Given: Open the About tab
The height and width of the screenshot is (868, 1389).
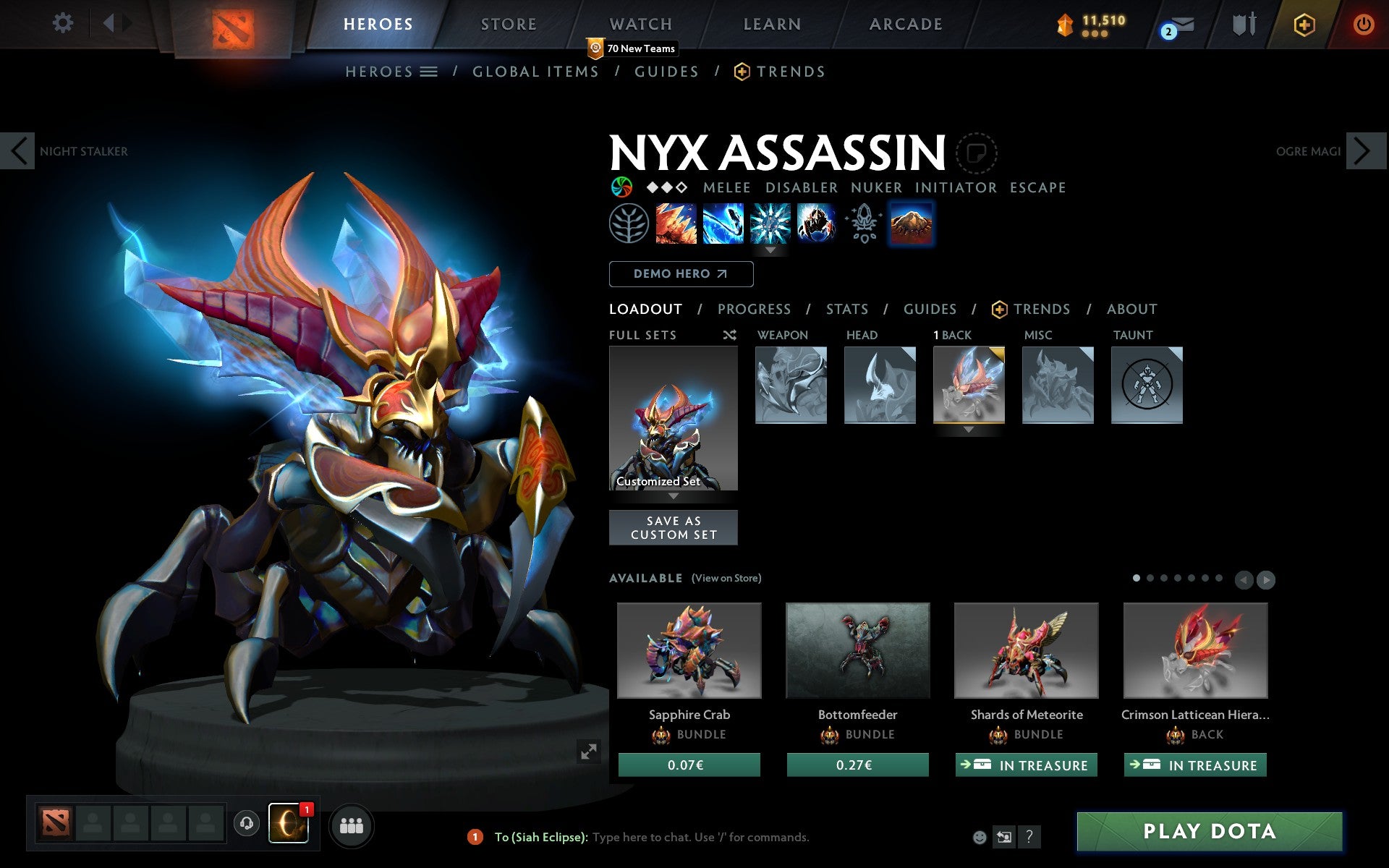Looking at the screenshot, I should 1131,310.
